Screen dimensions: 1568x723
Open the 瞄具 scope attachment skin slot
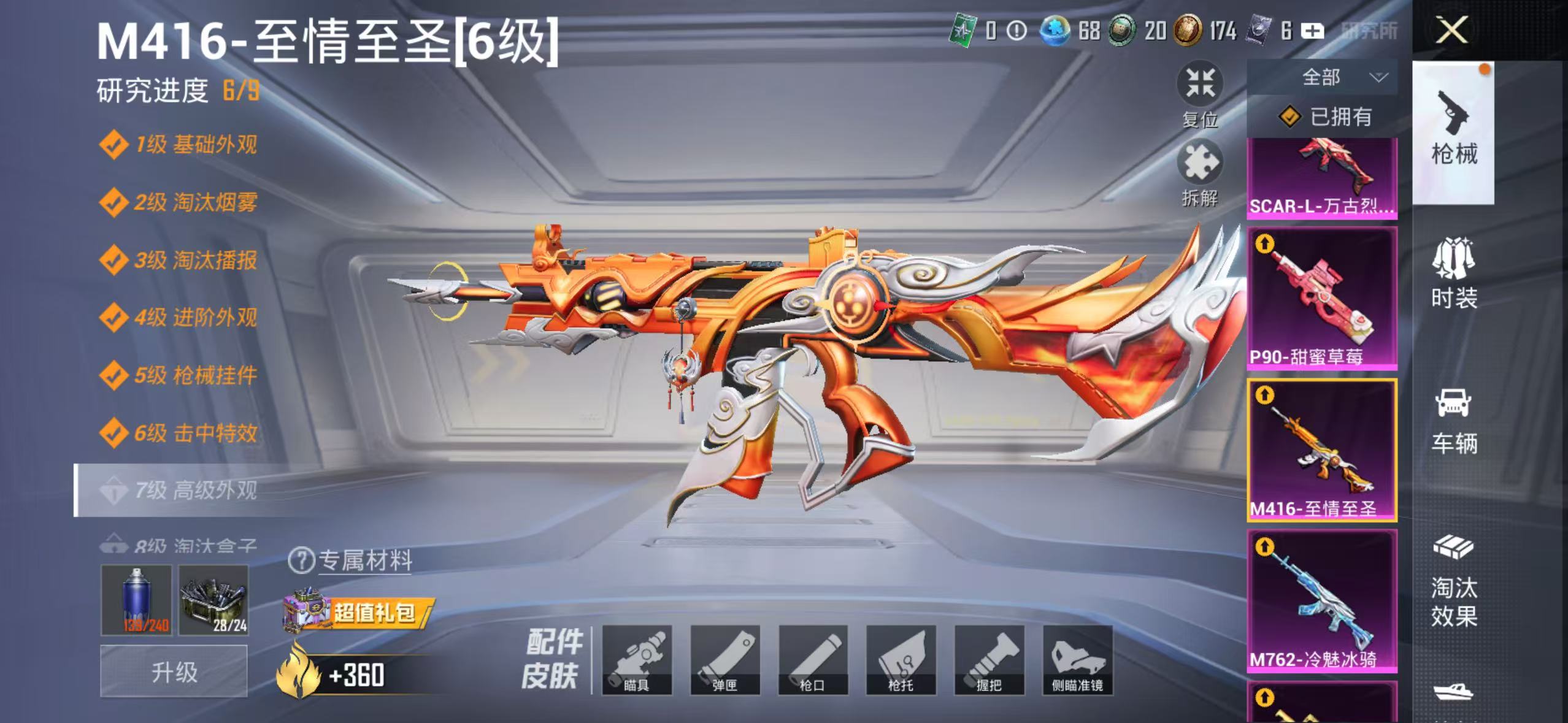pos(637,660)
